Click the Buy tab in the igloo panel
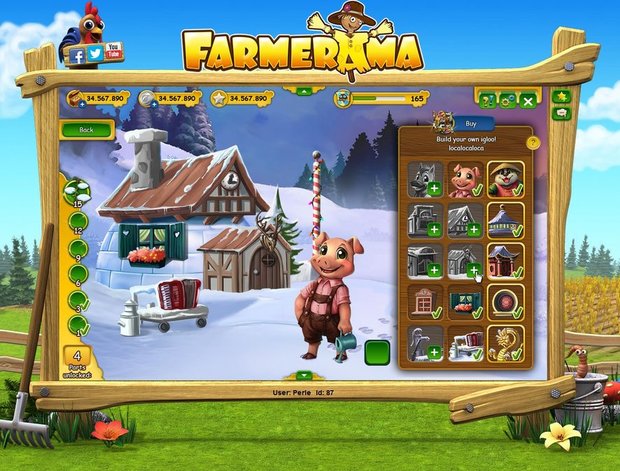The image size is (620, 471). pos(472,122)
